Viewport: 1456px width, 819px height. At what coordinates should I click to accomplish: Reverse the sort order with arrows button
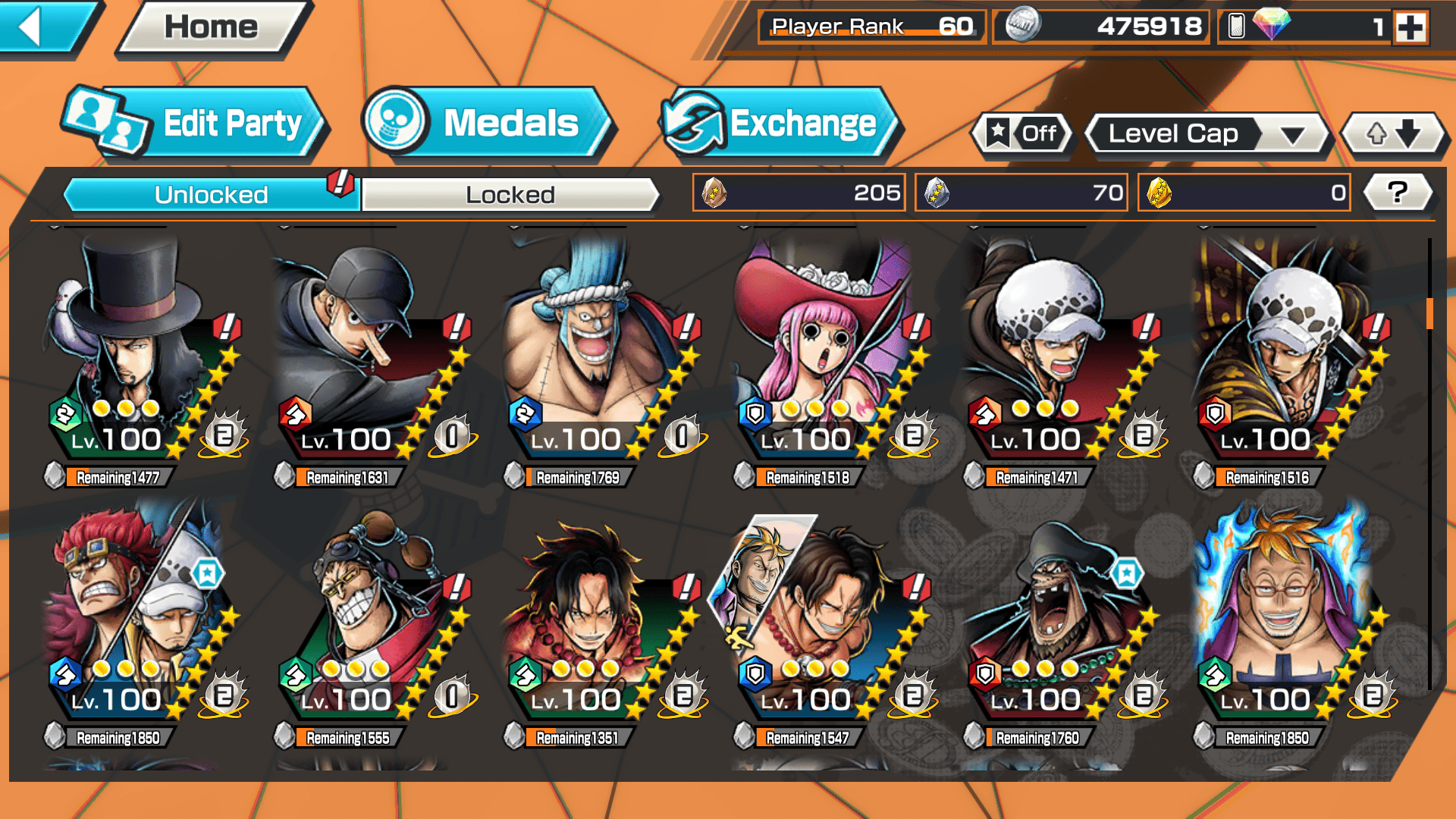(1394, 134)
